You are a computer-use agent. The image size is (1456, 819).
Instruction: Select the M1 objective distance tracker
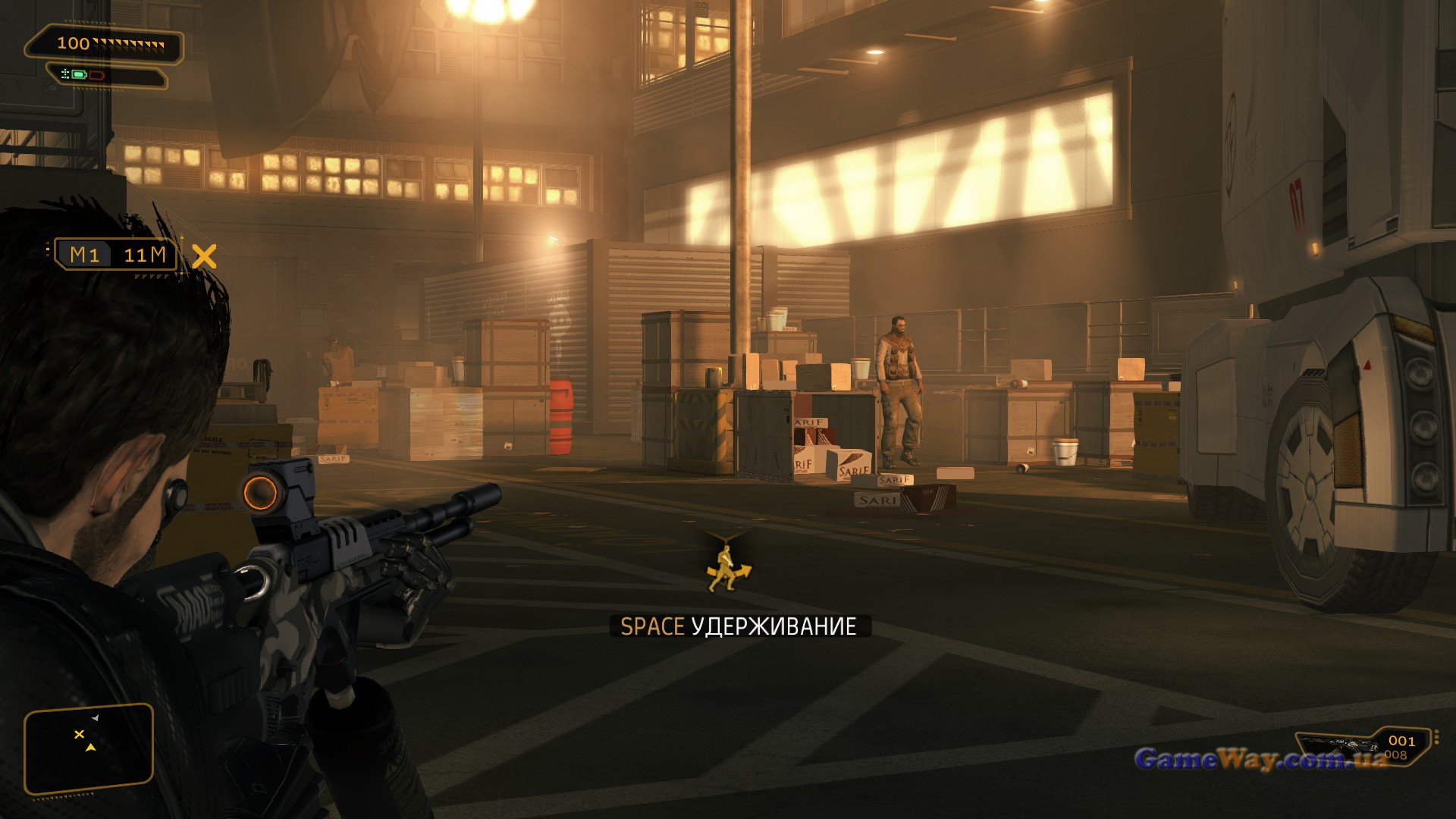point(115,255)
